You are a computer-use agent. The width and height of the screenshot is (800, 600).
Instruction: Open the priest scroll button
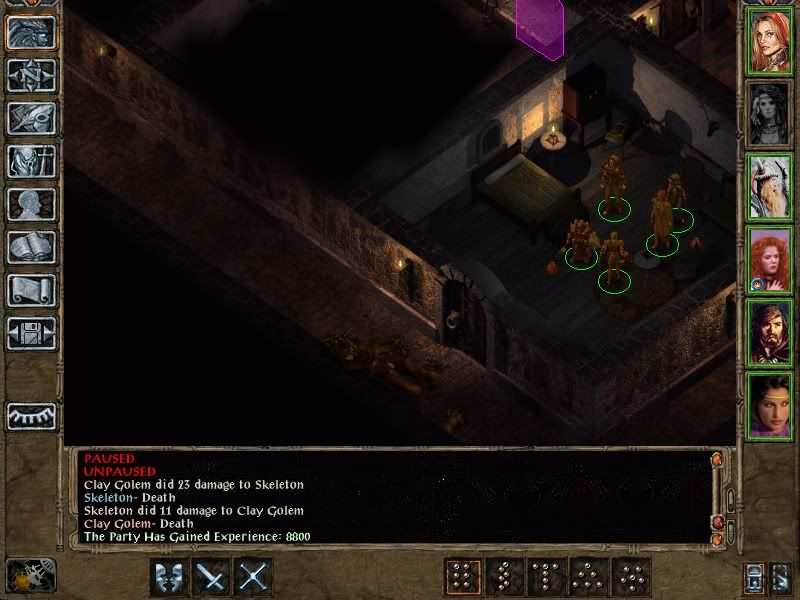(32, 290)
